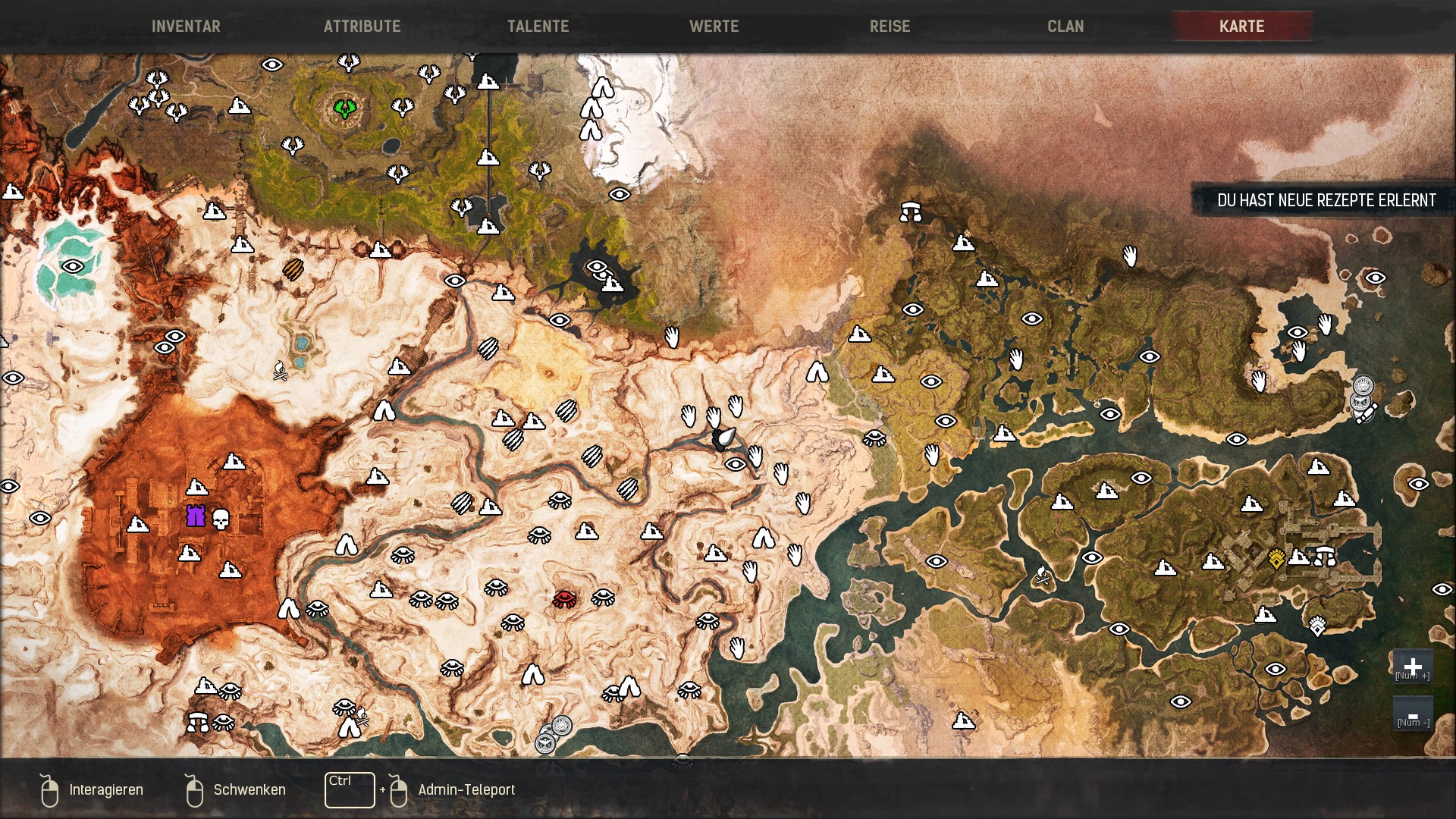
Task: Select the Werte tab
Action: (x=714, y=27)
